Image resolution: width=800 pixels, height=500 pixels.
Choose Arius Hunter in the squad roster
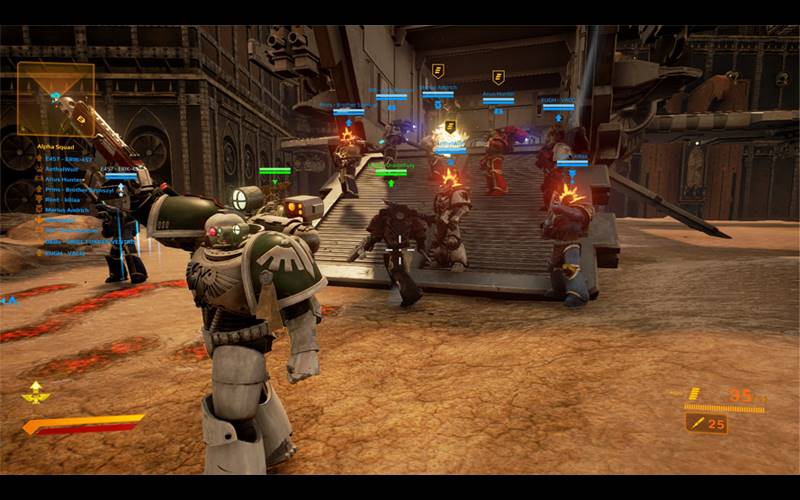(x=62, y=178)
